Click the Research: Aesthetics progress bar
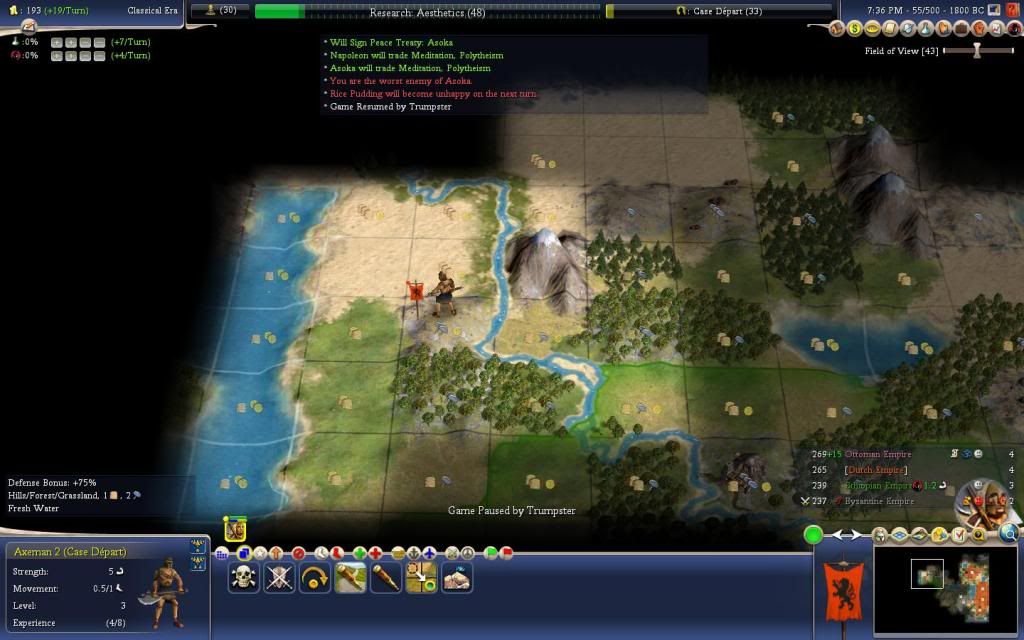This screenshot has height=640, width=1024. click(427, 11)
